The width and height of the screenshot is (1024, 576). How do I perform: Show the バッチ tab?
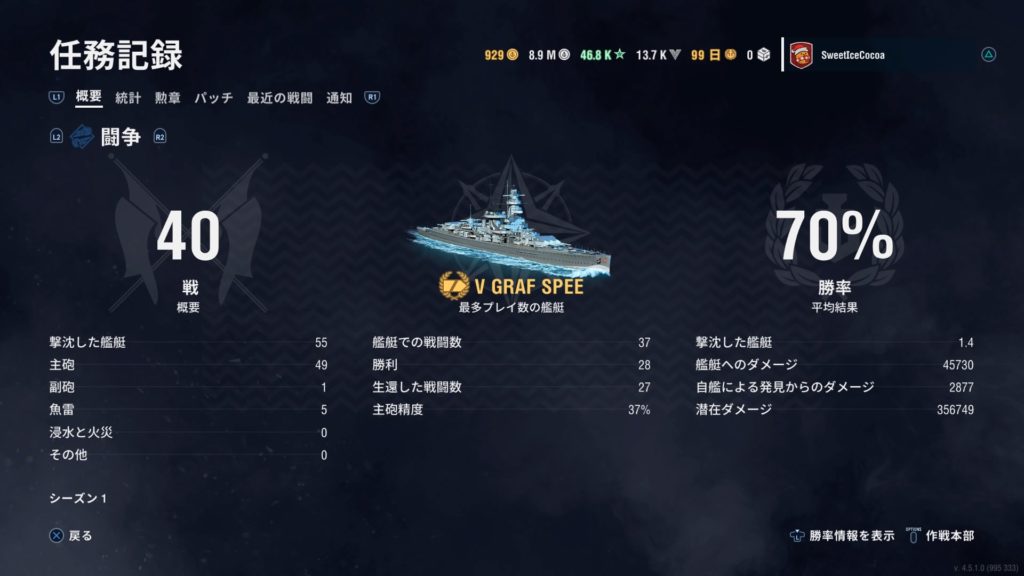tap(213, 98)
